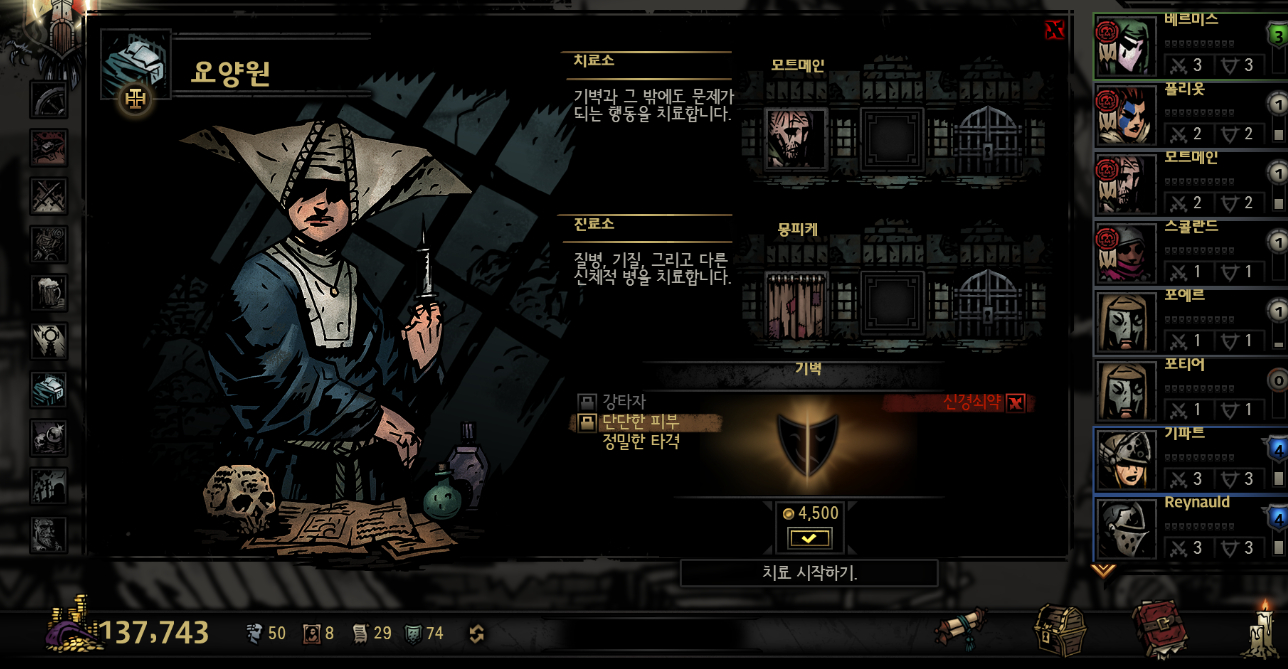The width and height of the screenshot is (1288, 669).
Task: Open the rolled scroll icon
Action: point(963,630)
